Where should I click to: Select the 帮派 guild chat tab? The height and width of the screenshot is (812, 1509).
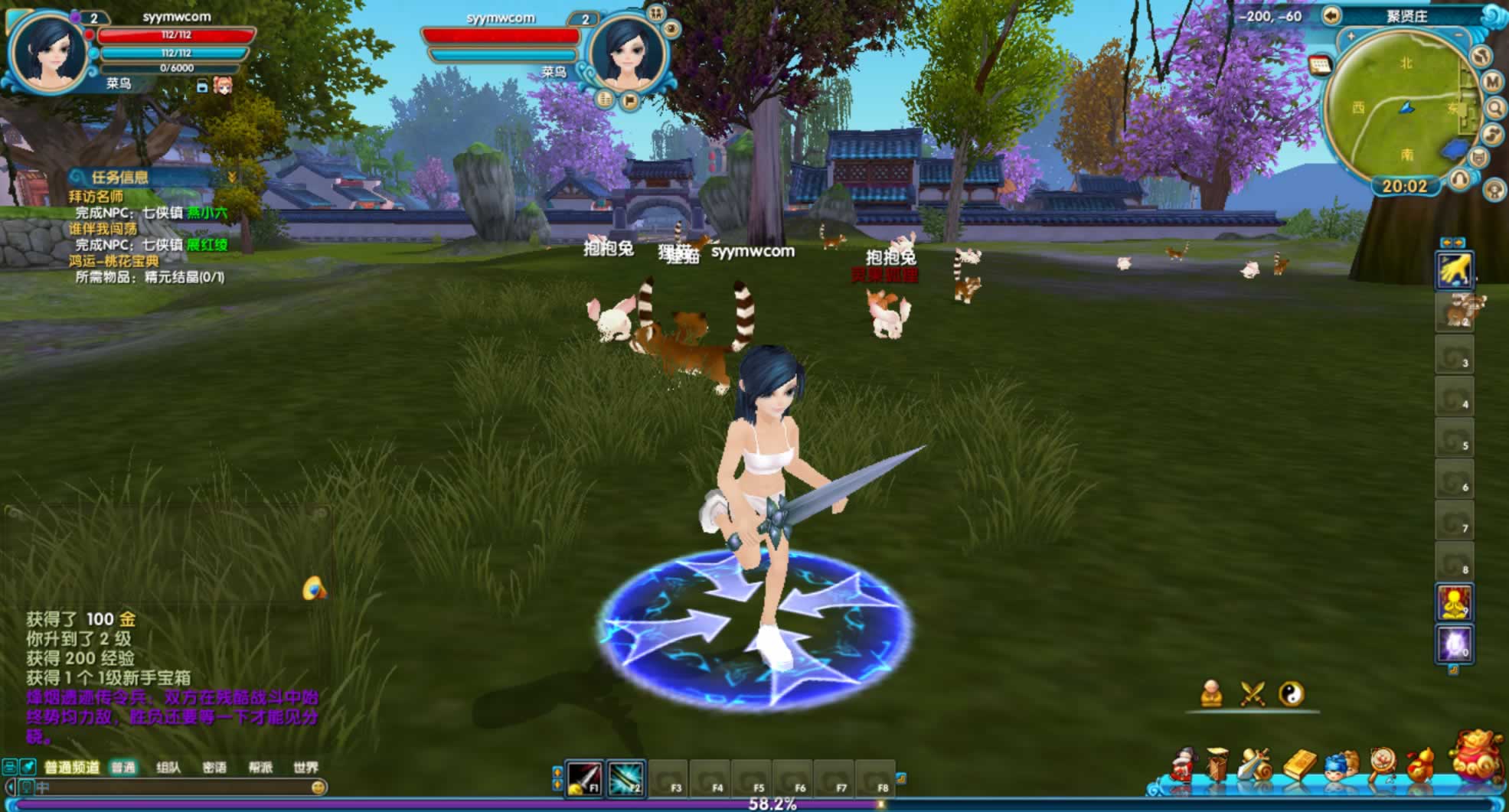click(x=260, y=767)
